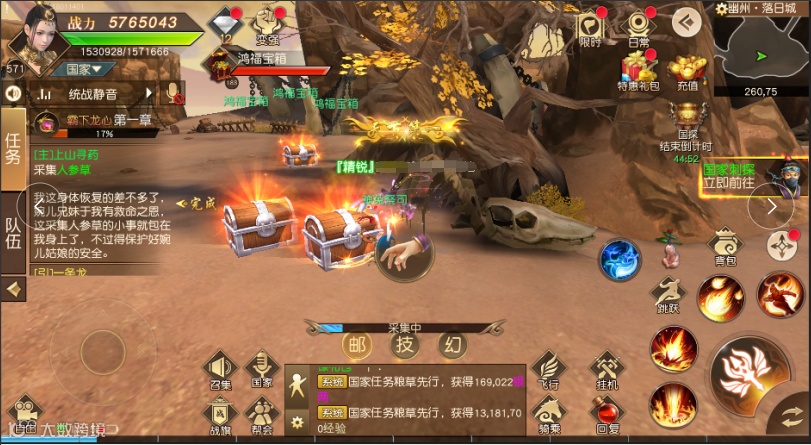Open the 日常 daily activities

coord(638,27)
